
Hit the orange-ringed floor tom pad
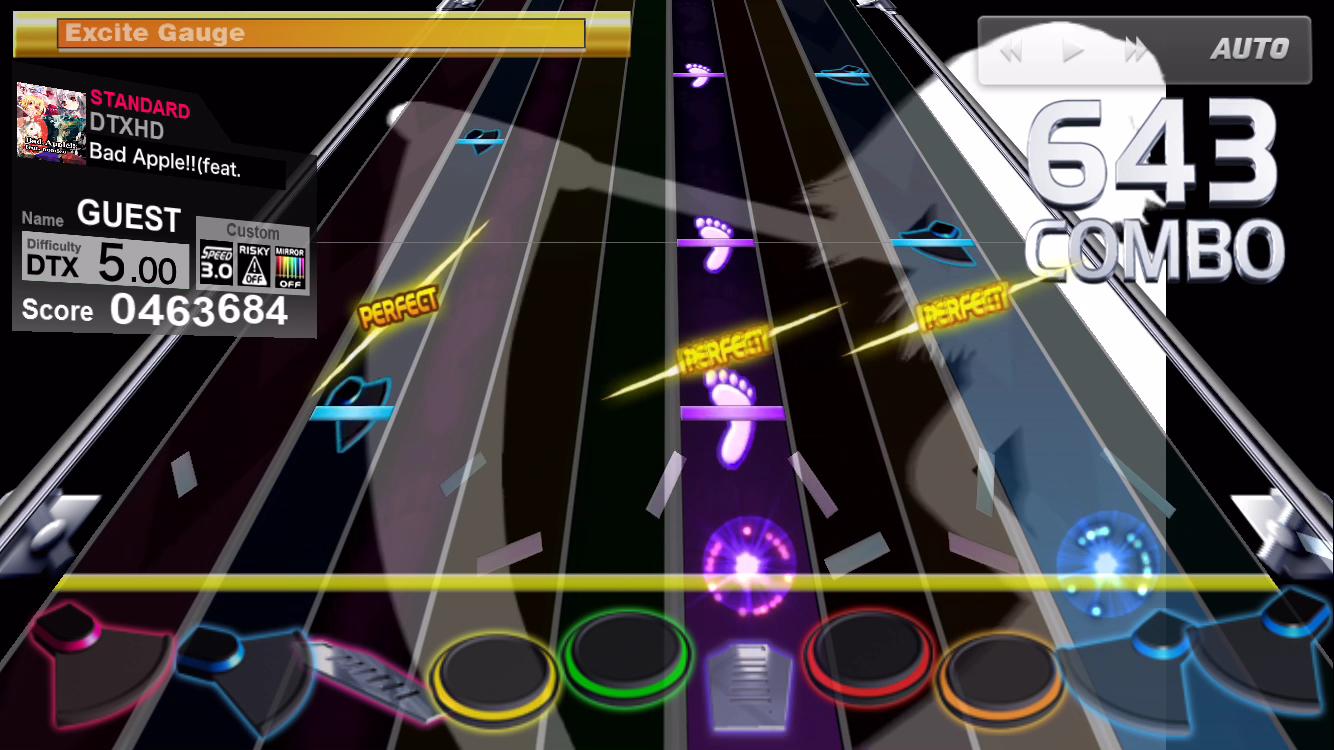pos(997,672)
